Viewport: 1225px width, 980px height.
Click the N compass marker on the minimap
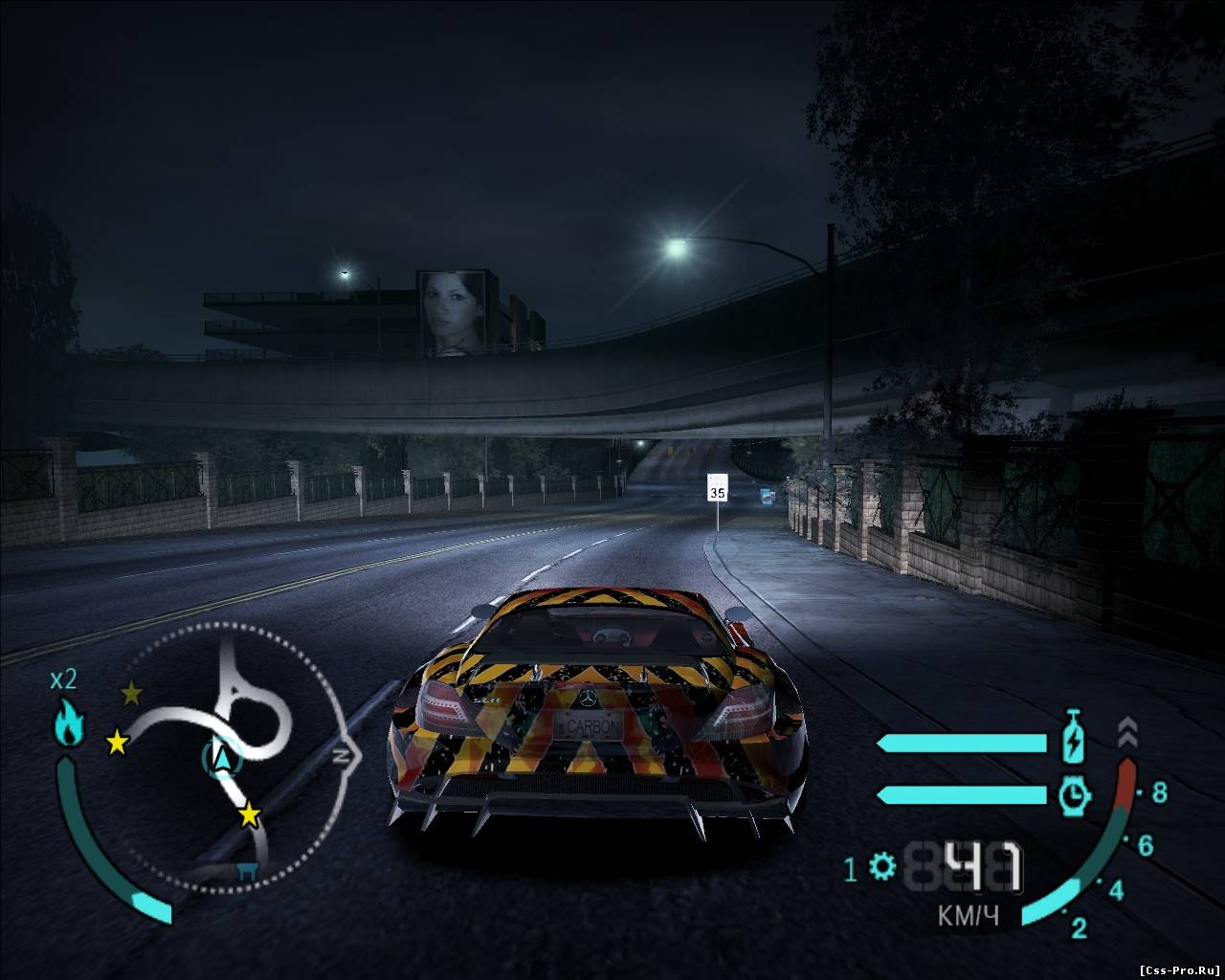tap(343, 755)
